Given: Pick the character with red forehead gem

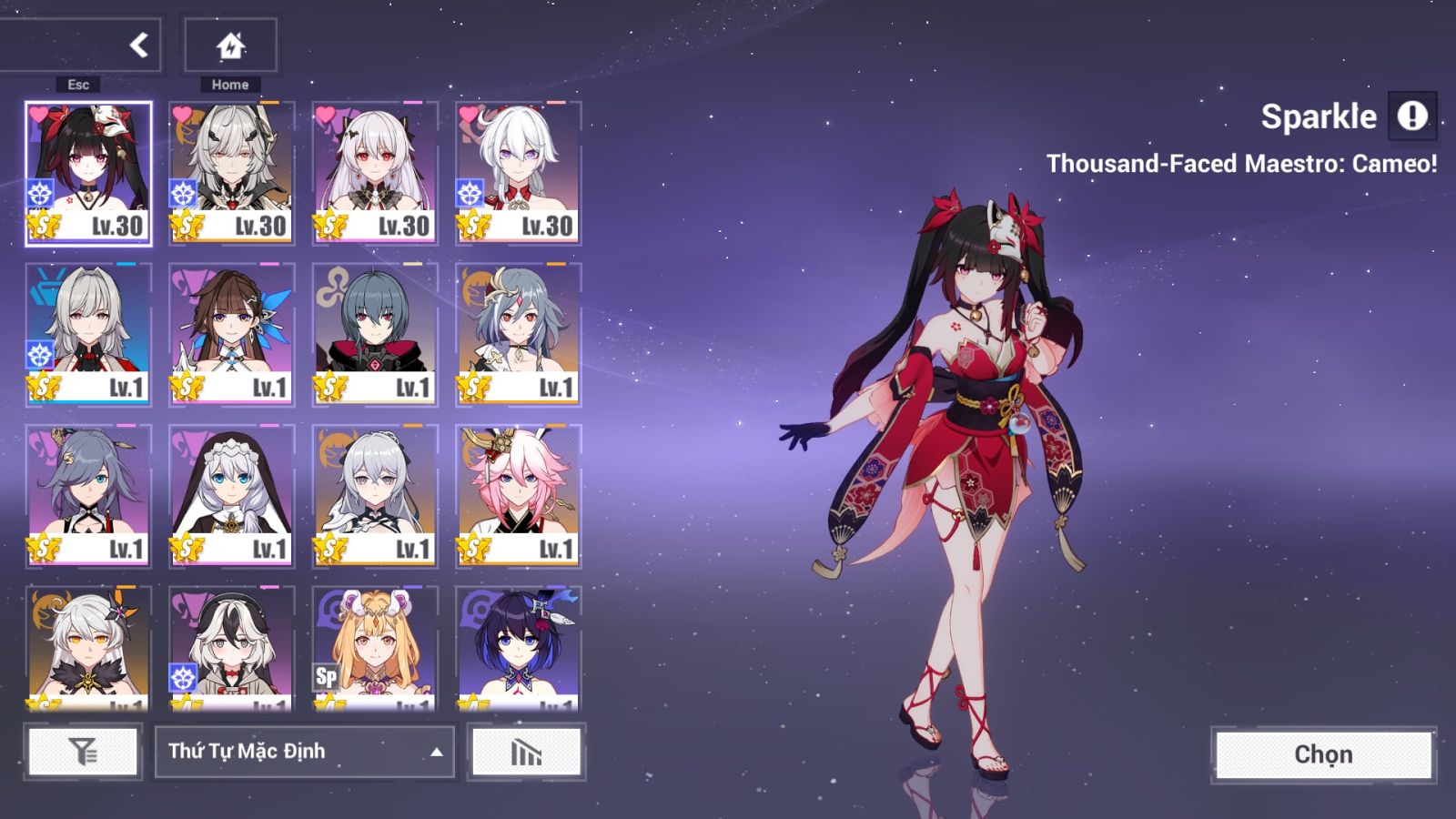Looking at the screenshot, I should [x=518, y=334].
